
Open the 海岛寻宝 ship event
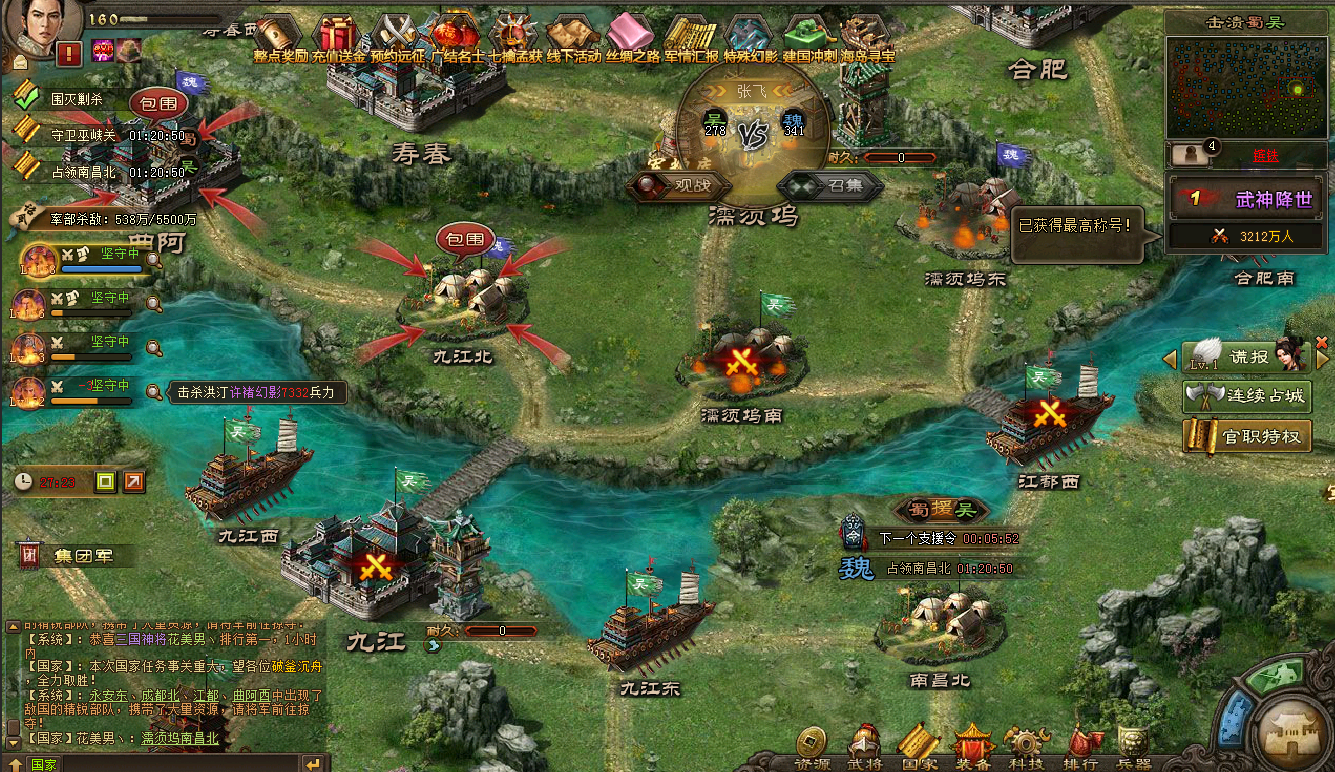865,36
